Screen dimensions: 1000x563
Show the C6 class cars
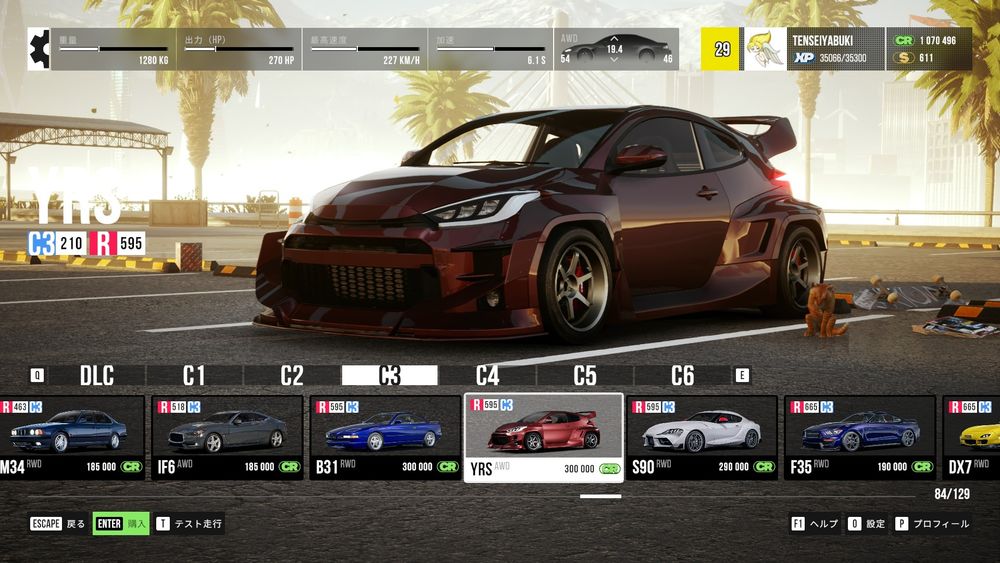pos(682,376)
